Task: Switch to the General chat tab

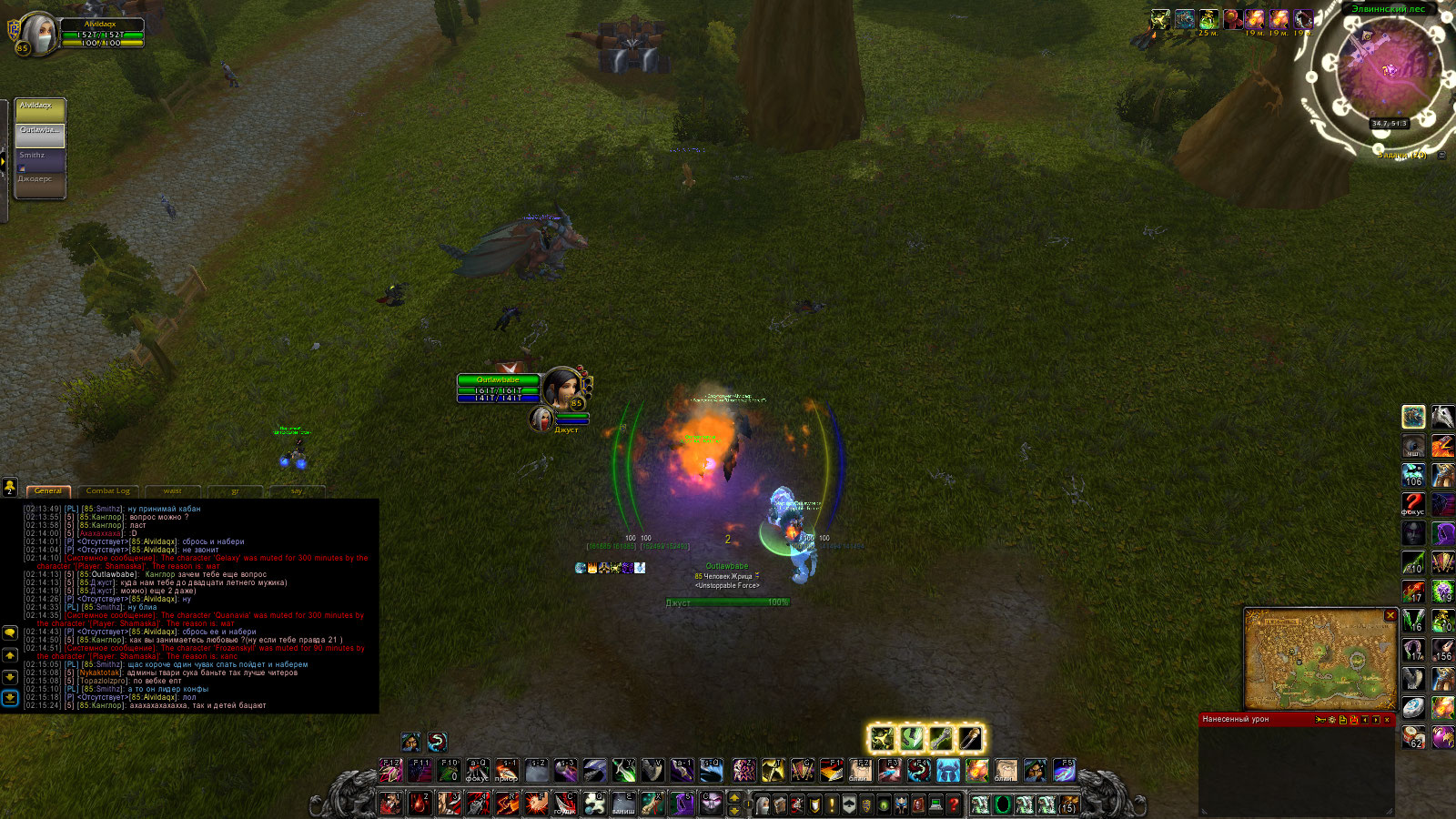Action: click(x=48, y=490)
